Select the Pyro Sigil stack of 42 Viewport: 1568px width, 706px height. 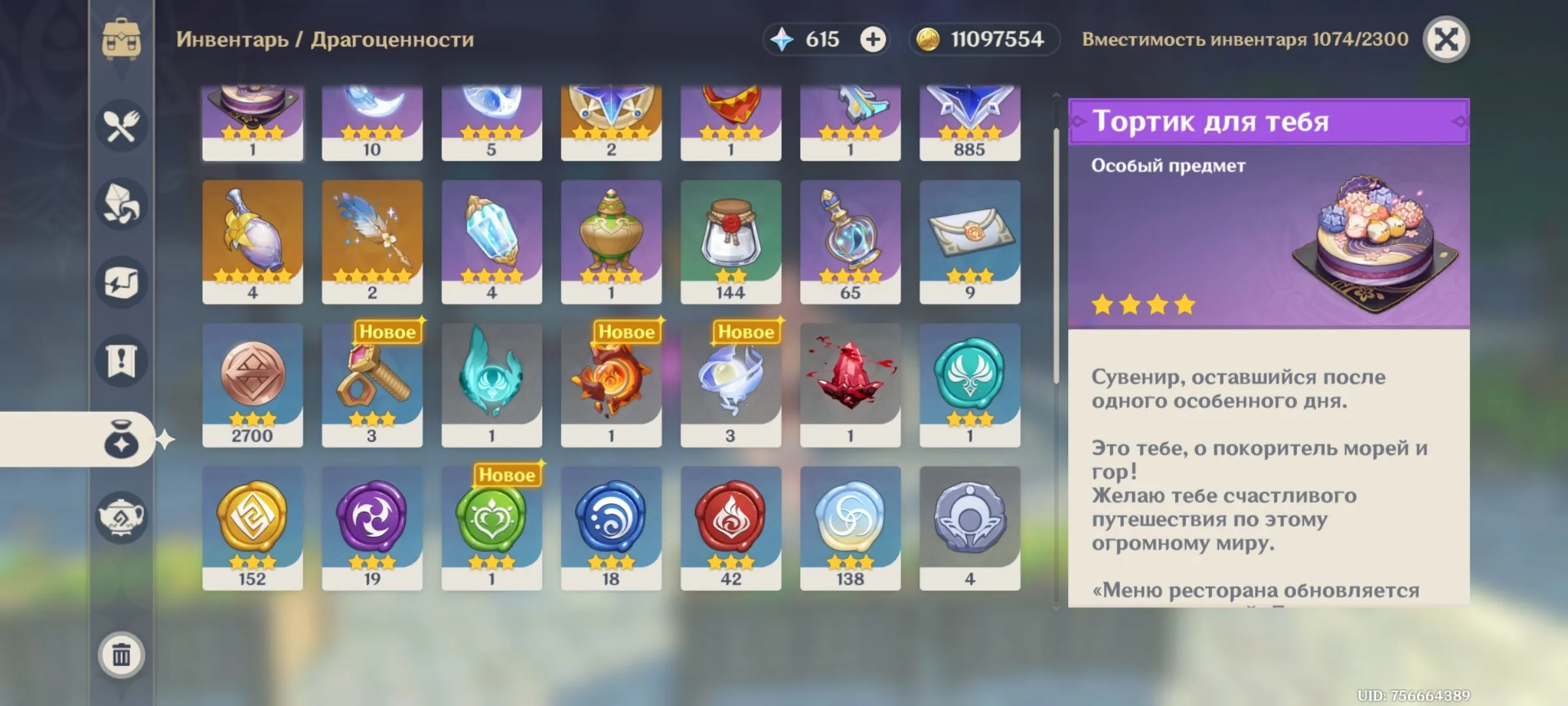(x=730, y=523)
